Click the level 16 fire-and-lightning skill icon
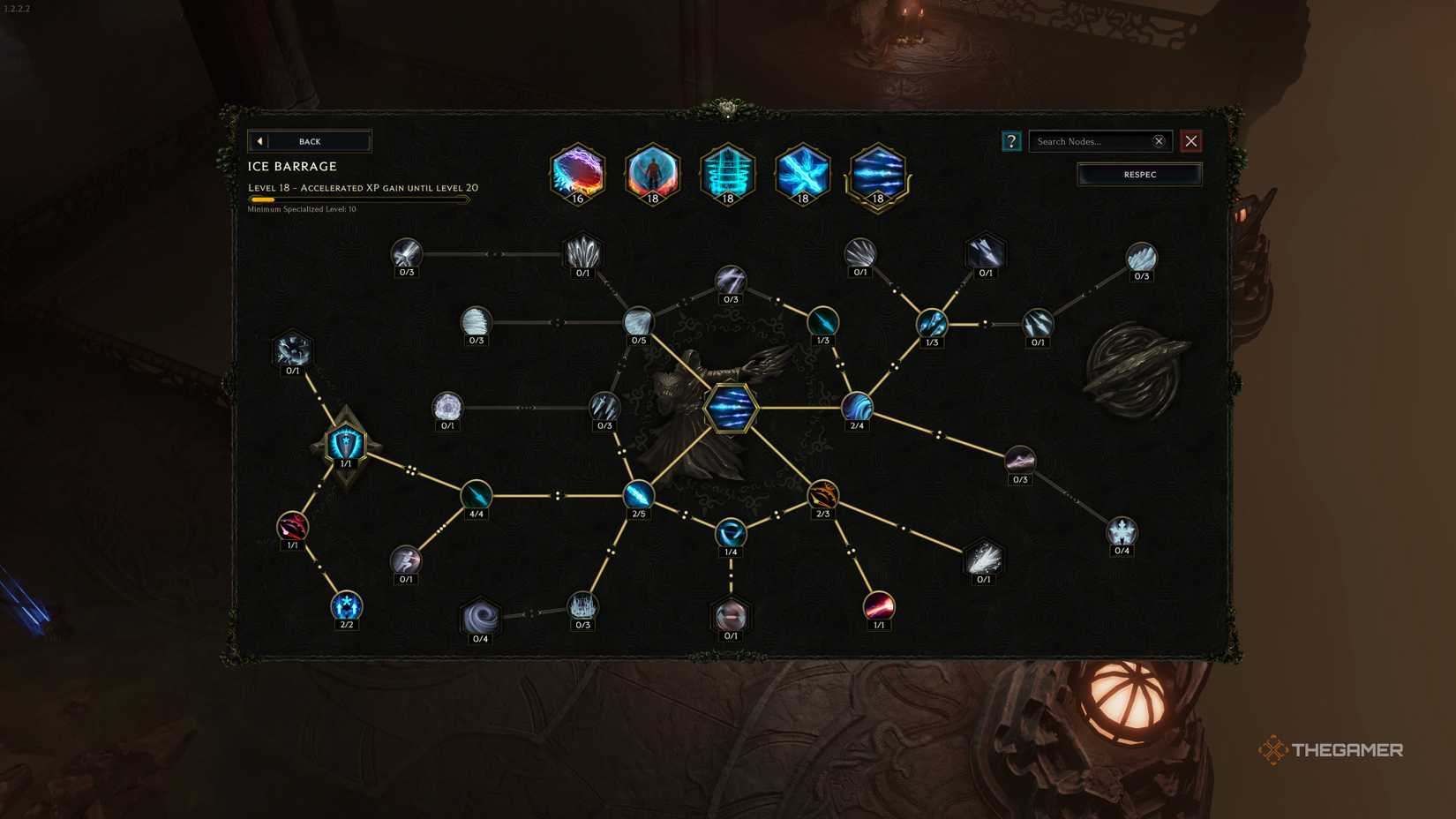 point(576,174)
